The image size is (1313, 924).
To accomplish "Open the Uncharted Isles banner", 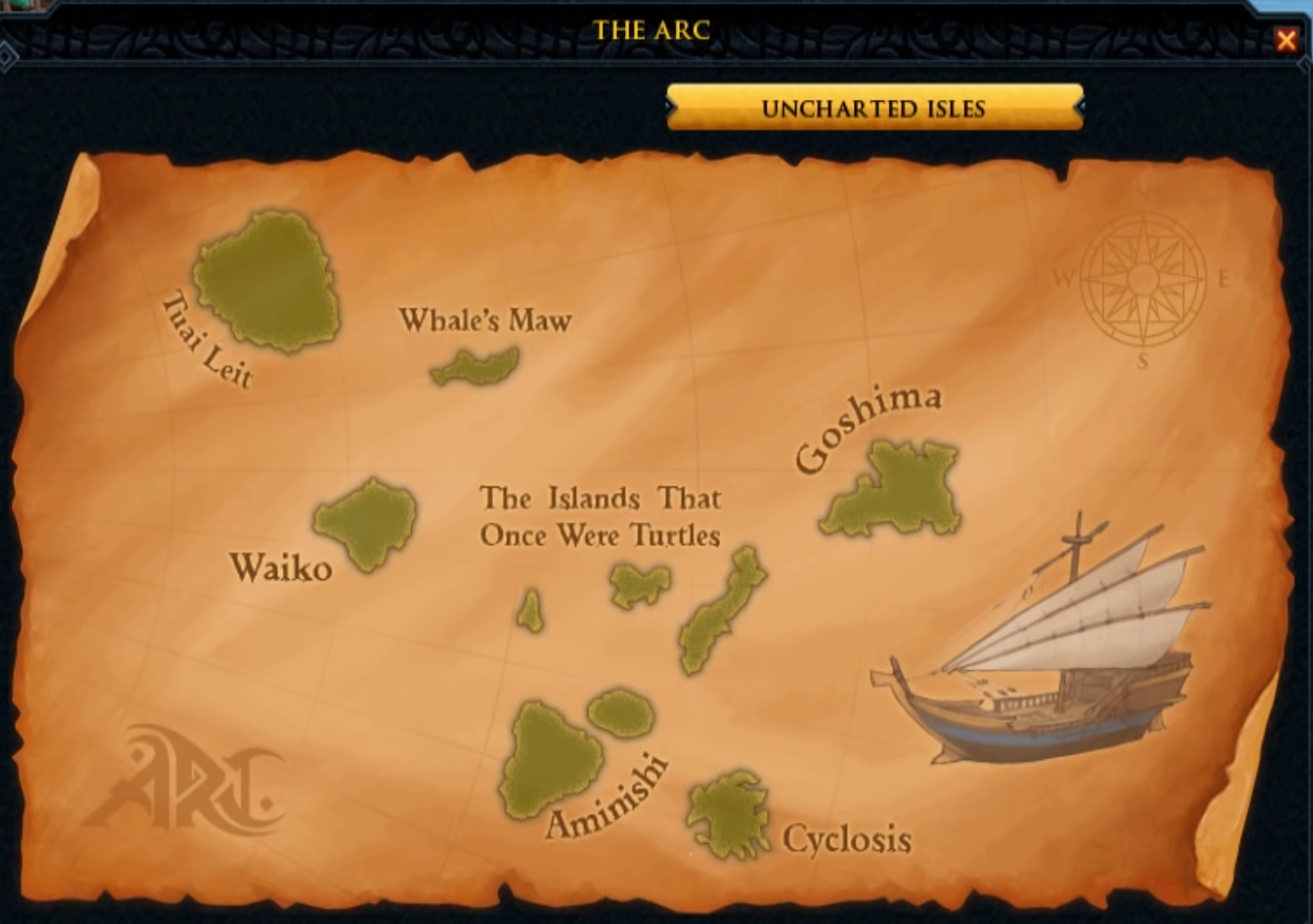I will pos(874,110).
